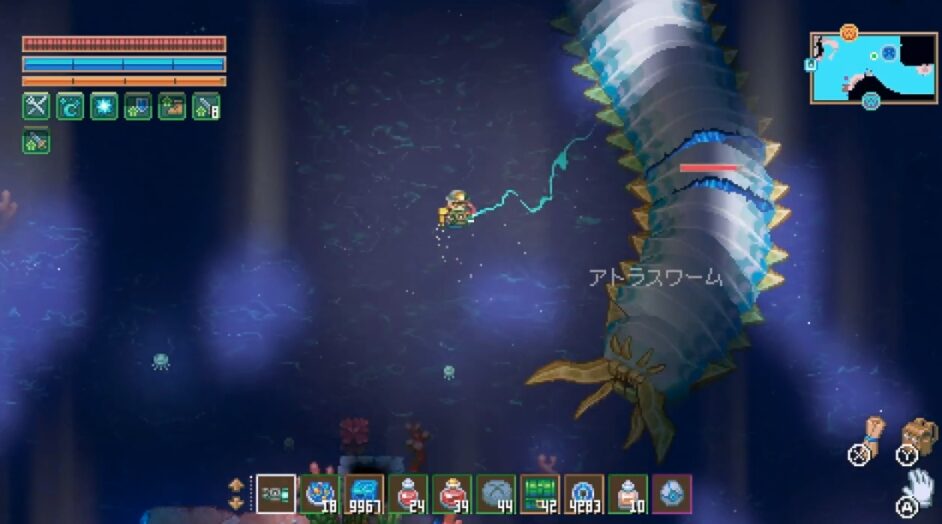Select the blue dish stack of 18

click(320, 493)
